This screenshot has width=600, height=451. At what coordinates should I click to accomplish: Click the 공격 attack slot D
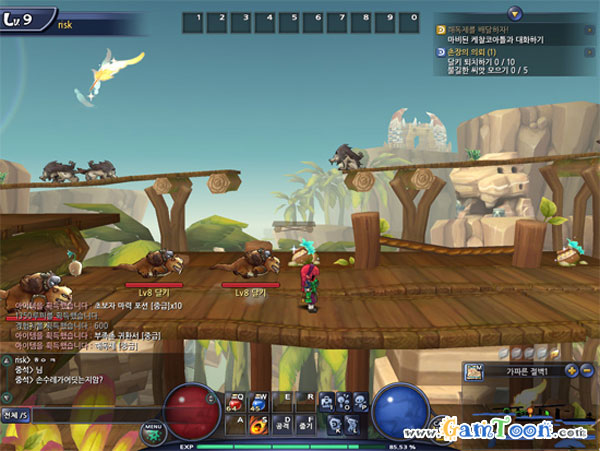pos(282,424)
